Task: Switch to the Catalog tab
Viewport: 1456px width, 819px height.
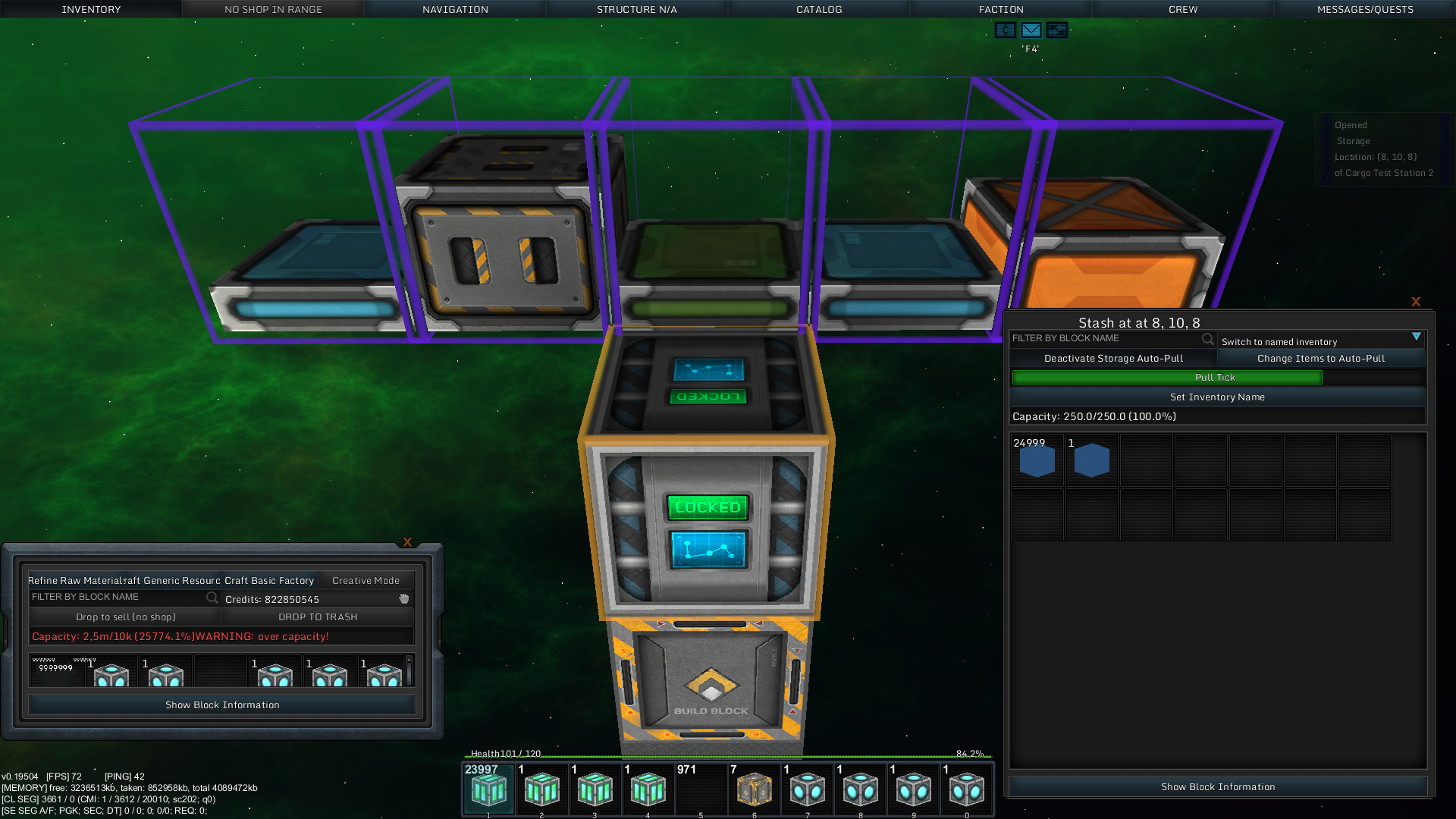Action: [819, 9]
